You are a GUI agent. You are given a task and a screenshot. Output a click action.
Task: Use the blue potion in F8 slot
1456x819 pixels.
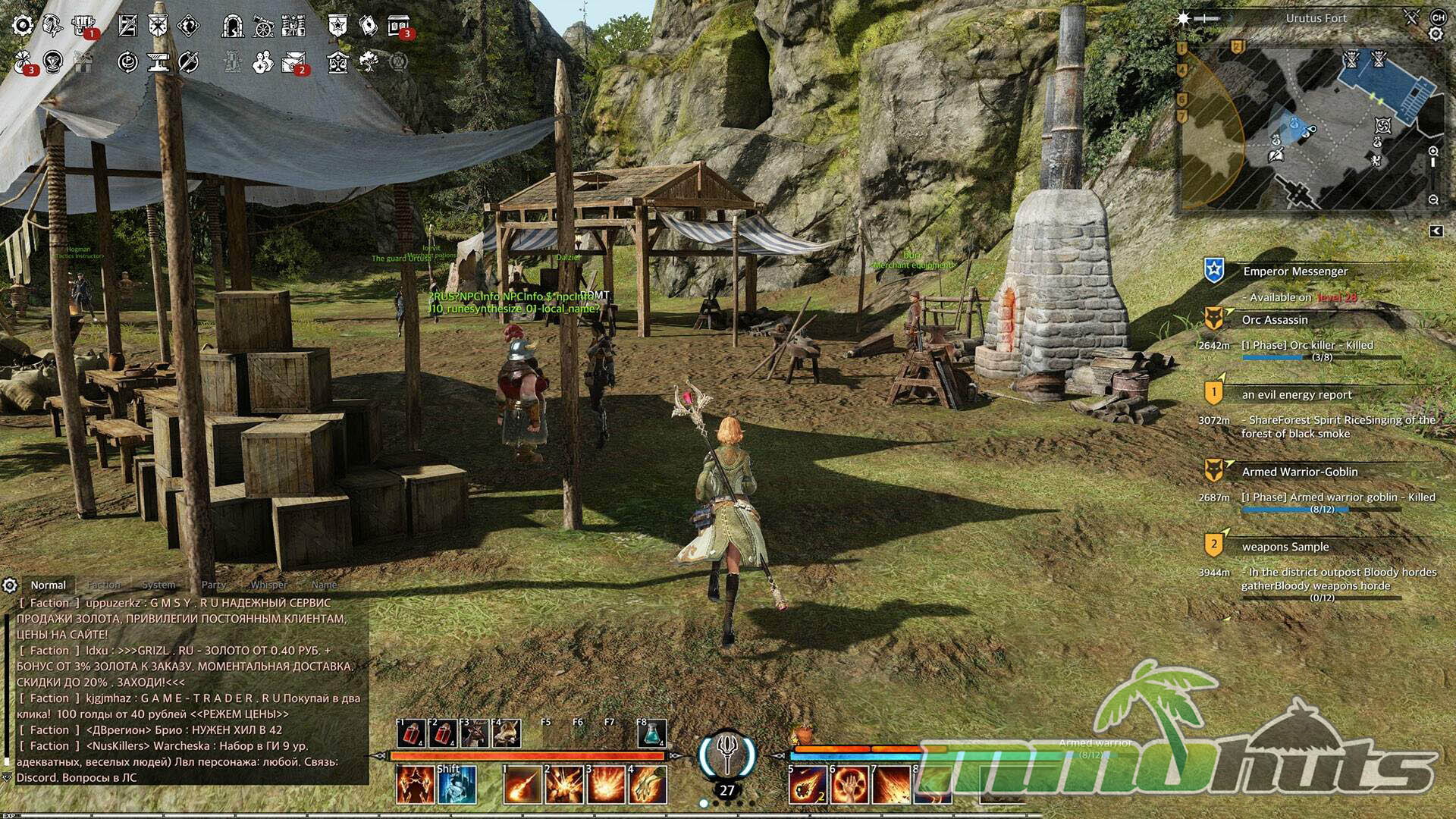click(652, 733)
